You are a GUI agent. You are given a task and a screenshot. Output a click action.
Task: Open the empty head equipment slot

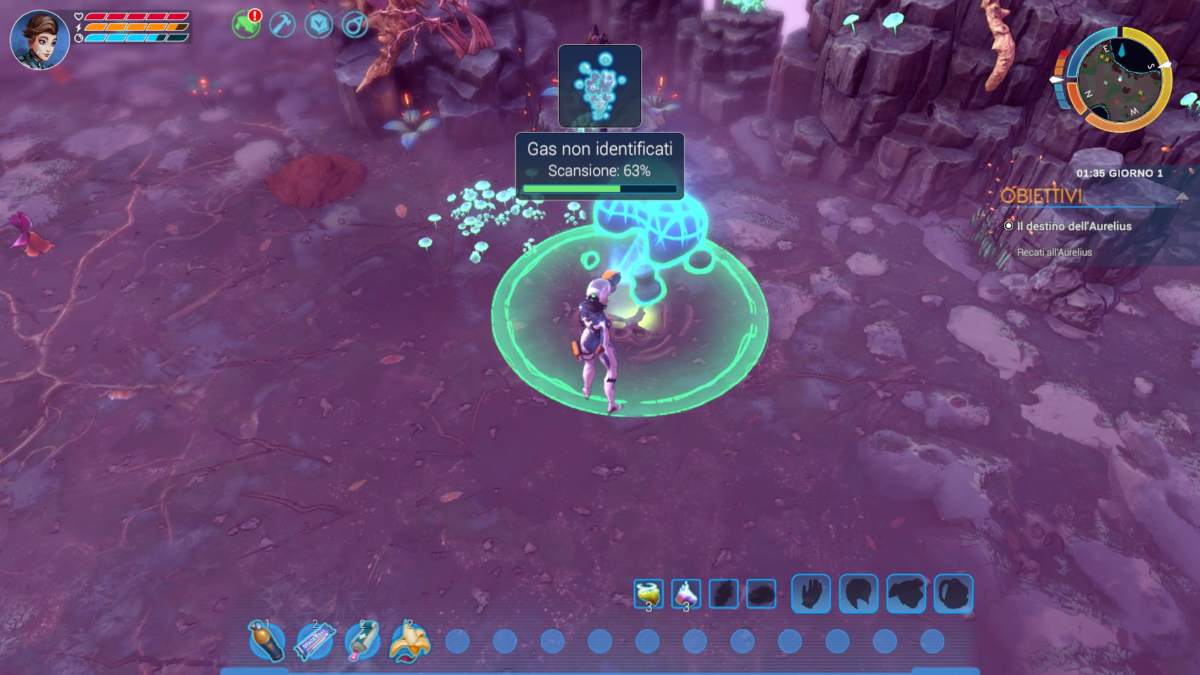pyautogui.click(x=858, y=593)
